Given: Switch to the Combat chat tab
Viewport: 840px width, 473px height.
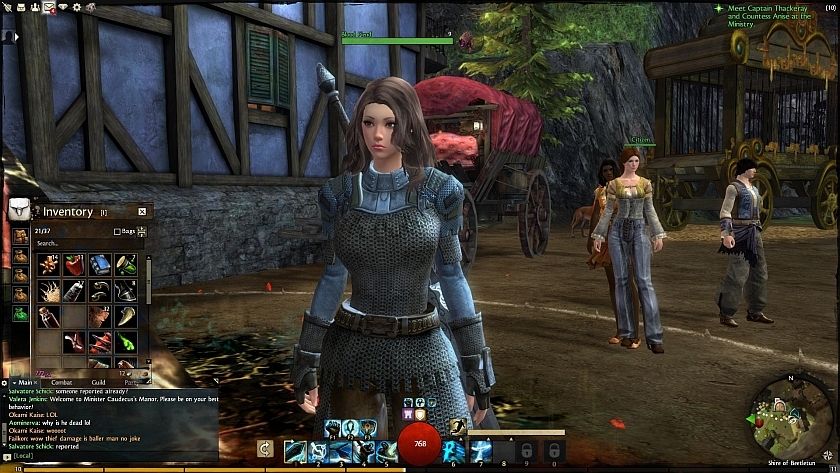Looking at the screenshot, I should [61, 382].
